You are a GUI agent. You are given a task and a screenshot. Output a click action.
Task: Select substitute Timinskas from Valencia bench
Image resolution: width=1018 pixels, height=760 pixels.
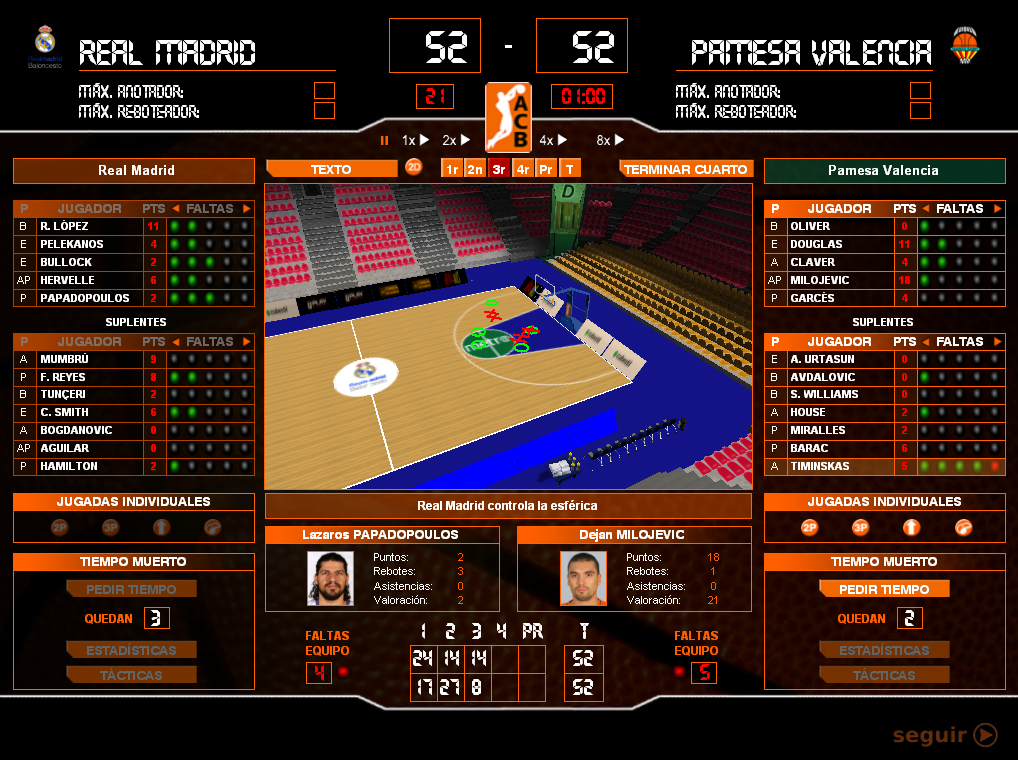822,466
